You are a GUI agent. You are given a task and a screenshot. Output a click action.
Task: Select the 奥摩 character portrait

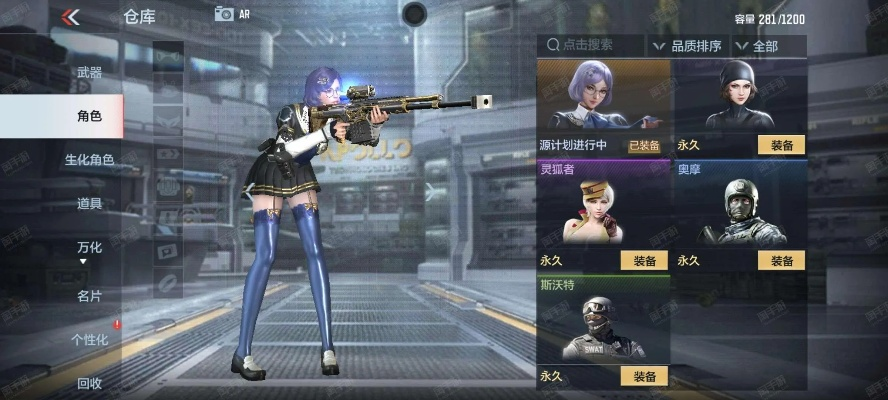(740, 212)
